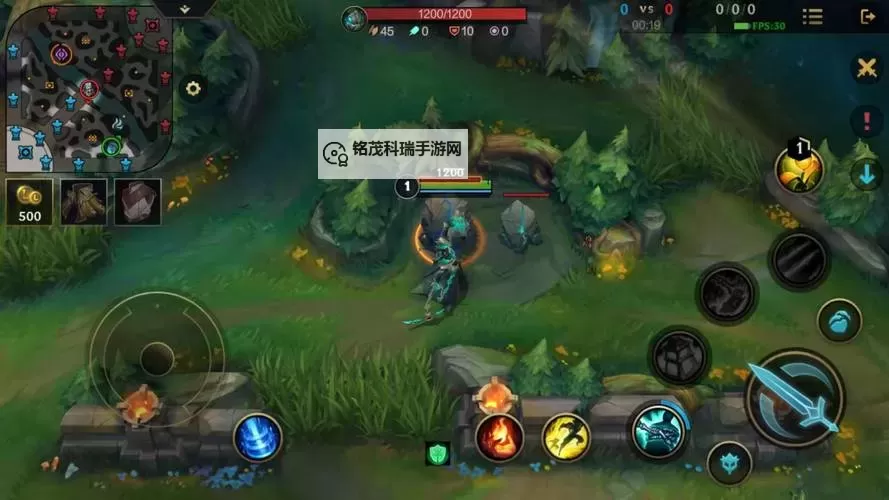Tap the blue down-arrow ping button
This screenshot has width=889, height=500.
click(x=865, y=174)
